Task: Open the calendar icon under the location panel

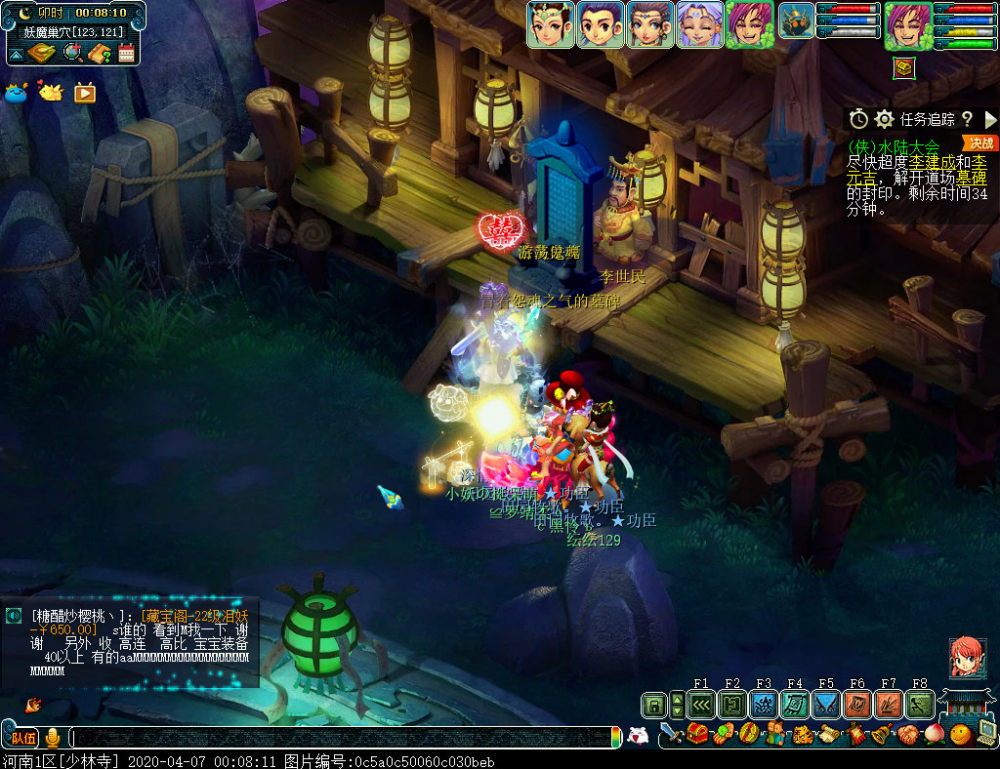Action: (126, 53)
